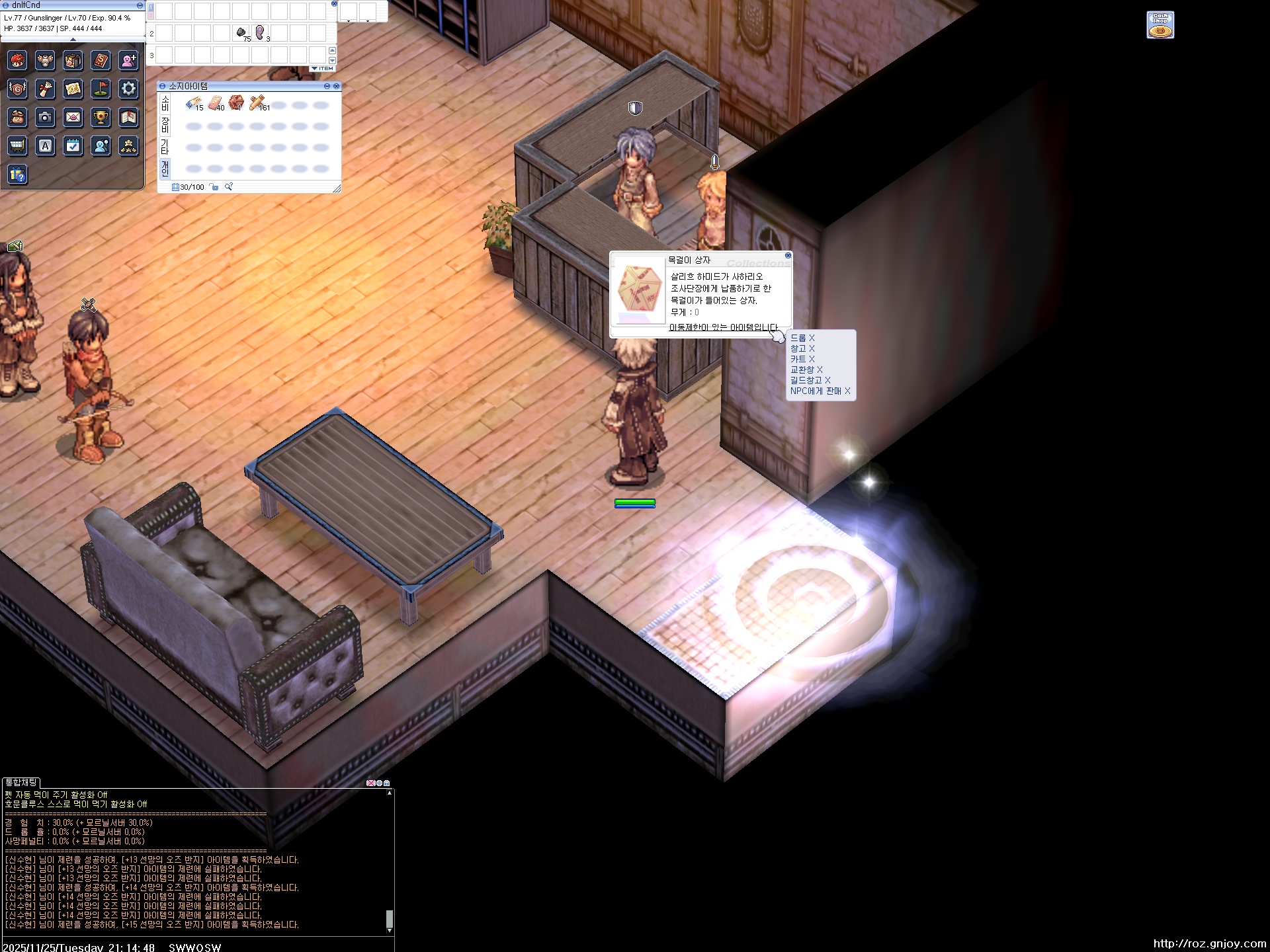1270x952 pixels.
Task: Select the 목걸이 상자 box in inventory
Action: (236, 103)
